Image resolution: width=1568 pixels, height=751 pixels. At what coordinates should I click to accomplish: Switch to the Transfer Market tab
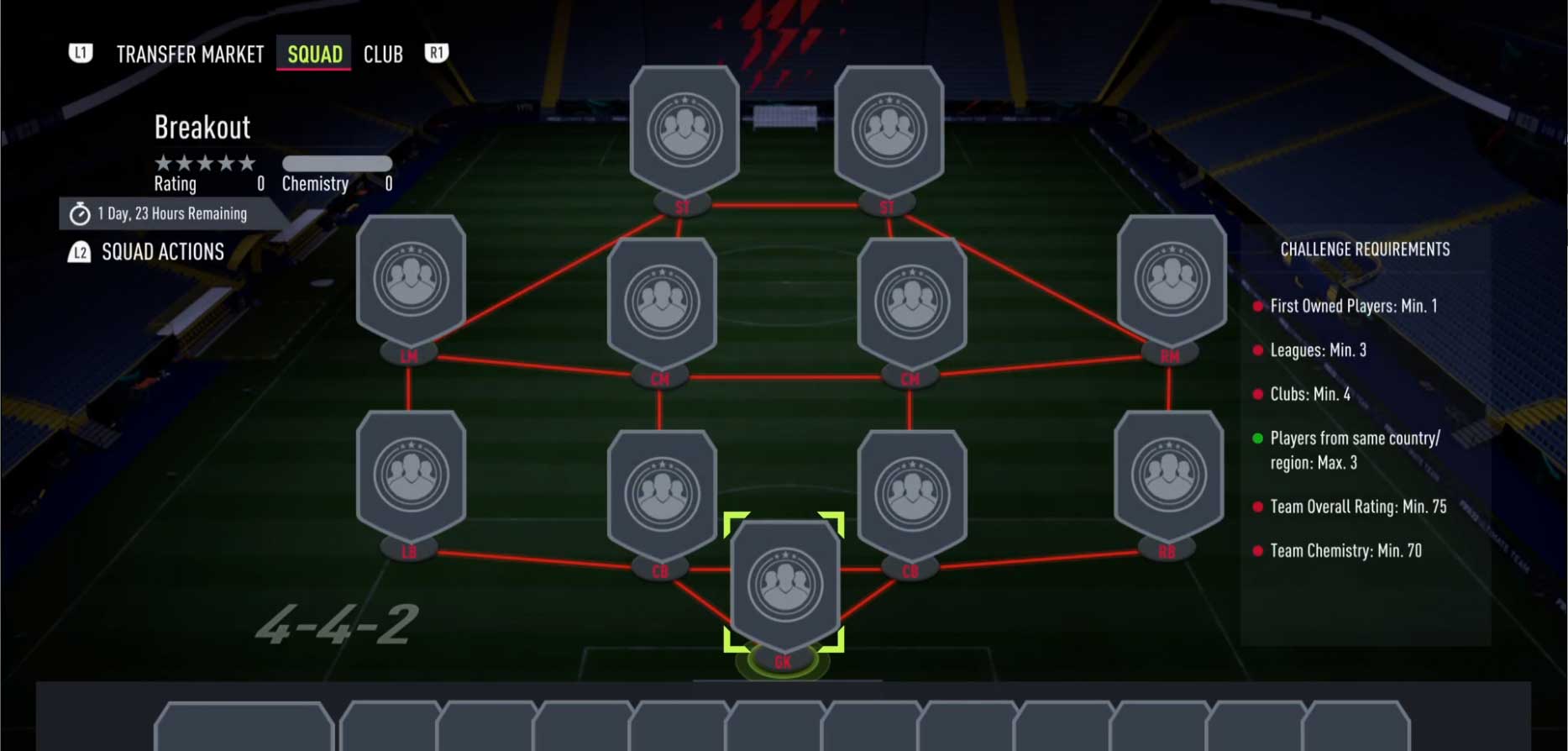(190, 54)
